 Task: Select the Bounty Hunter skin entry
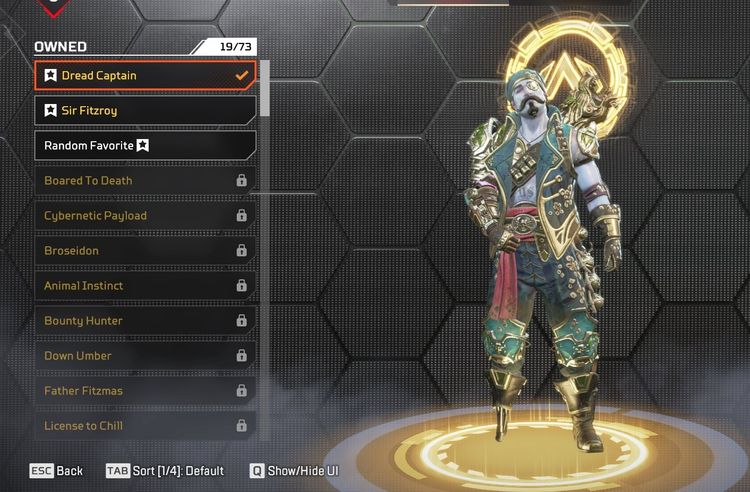click(x=145, y=321)
